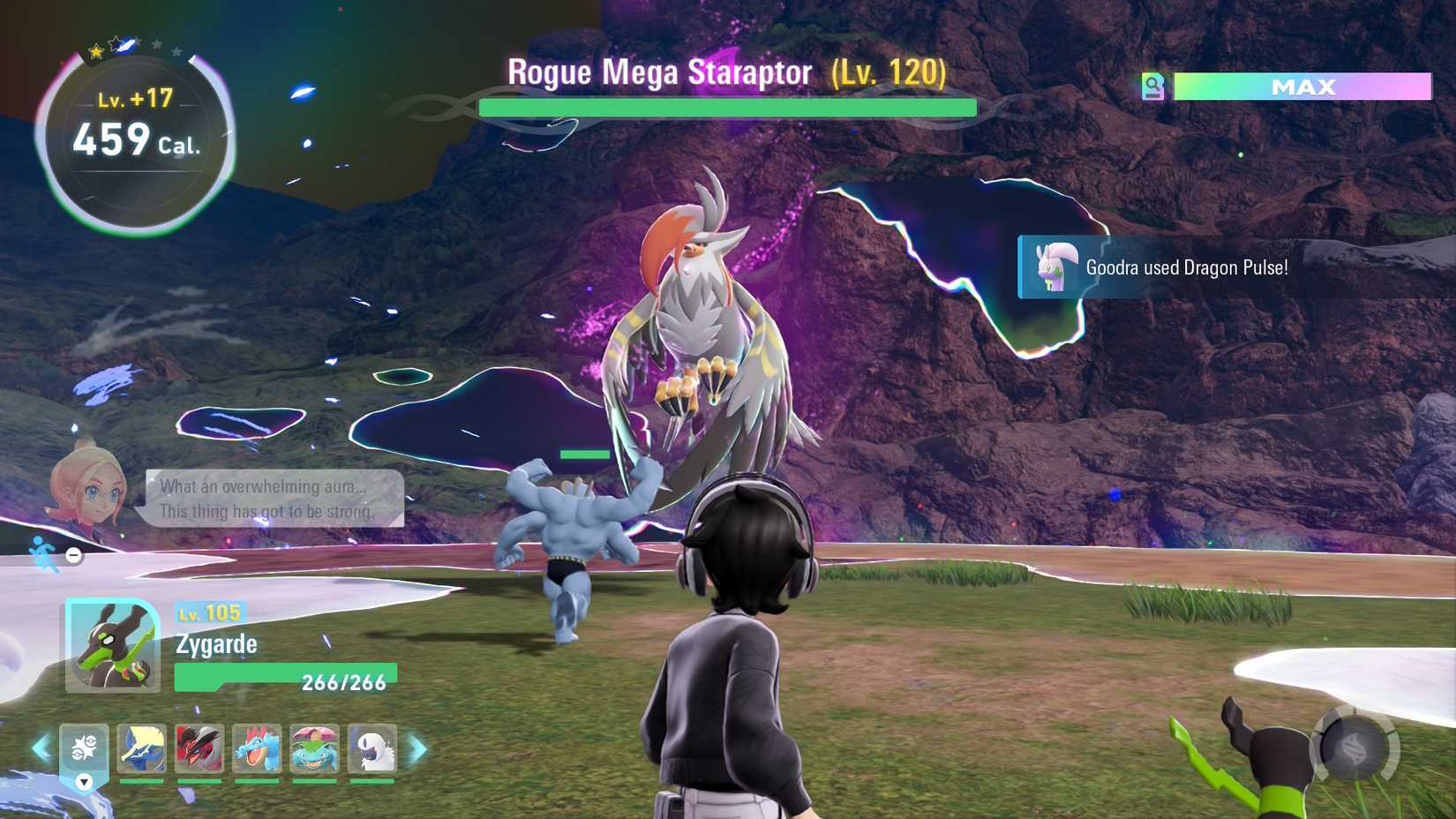Screen dimensions: 1456x819
Task: Open the Rogue Mega Staraptor boss nameplate
Action: coord(725,73)
